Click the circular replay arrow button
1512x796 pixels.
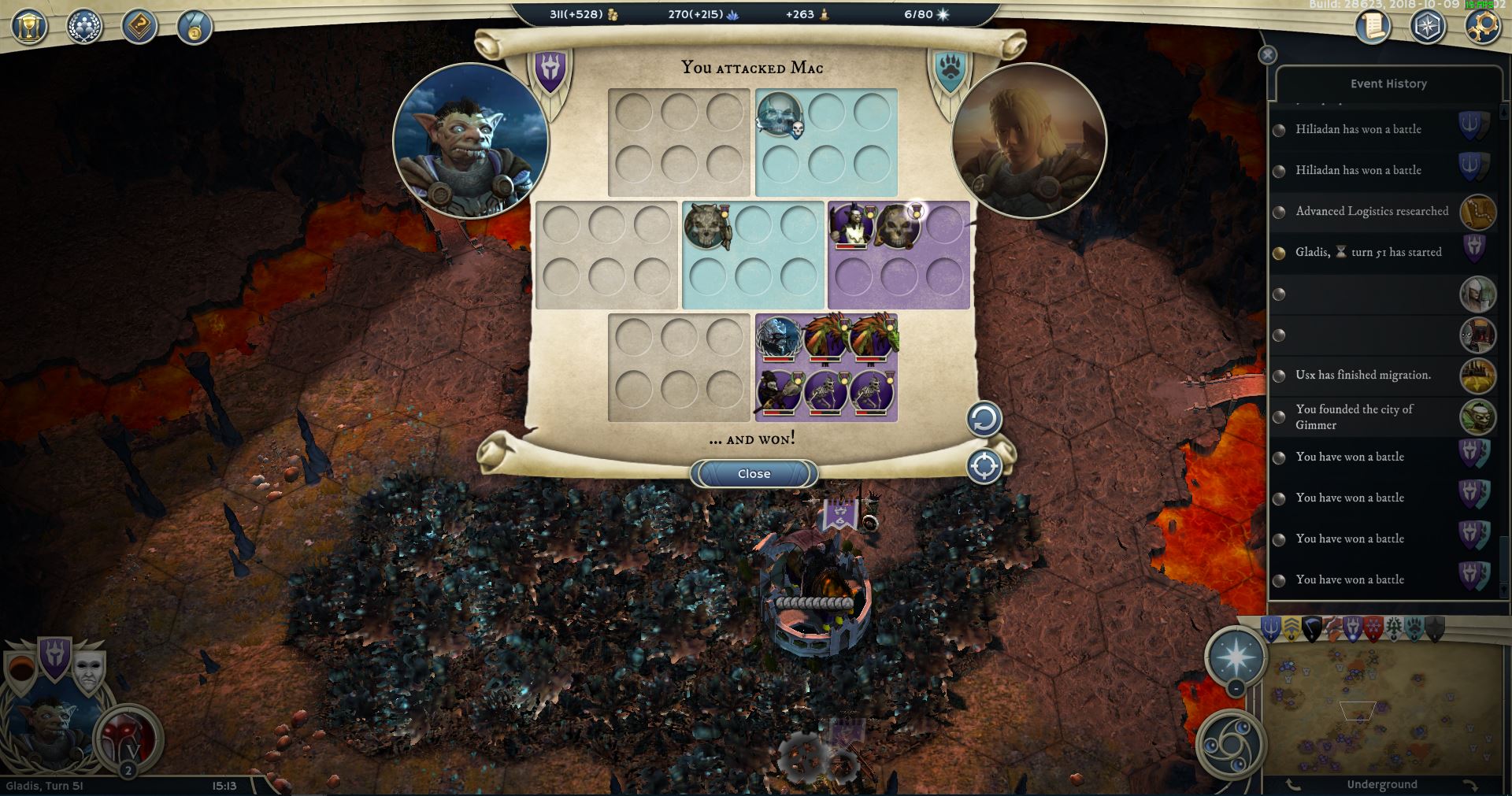[984, 419]
